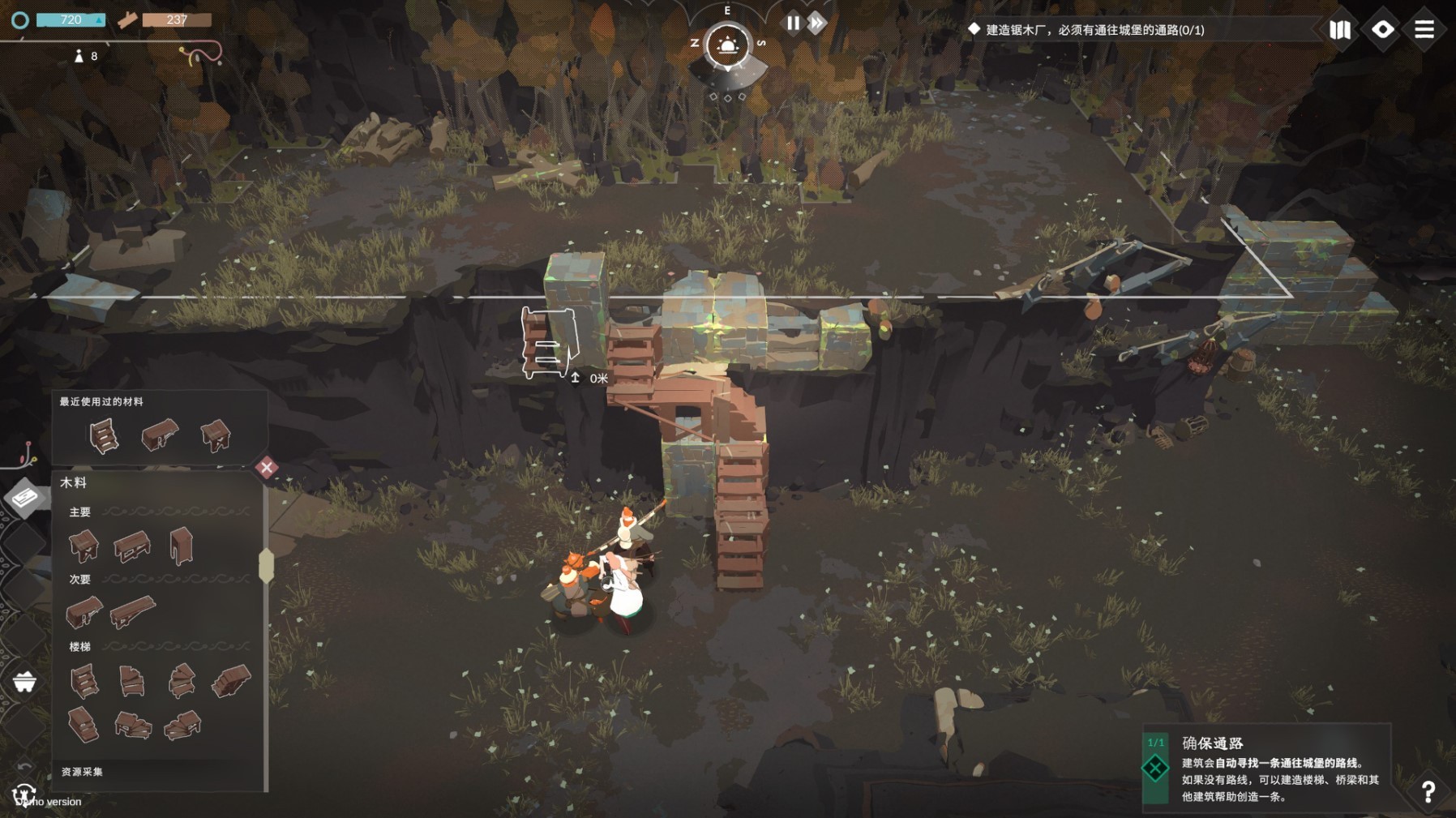Click the materials panel scrollbar handle
The height and width of the screenshot is (818, 1456).
[x=266, y=565]
